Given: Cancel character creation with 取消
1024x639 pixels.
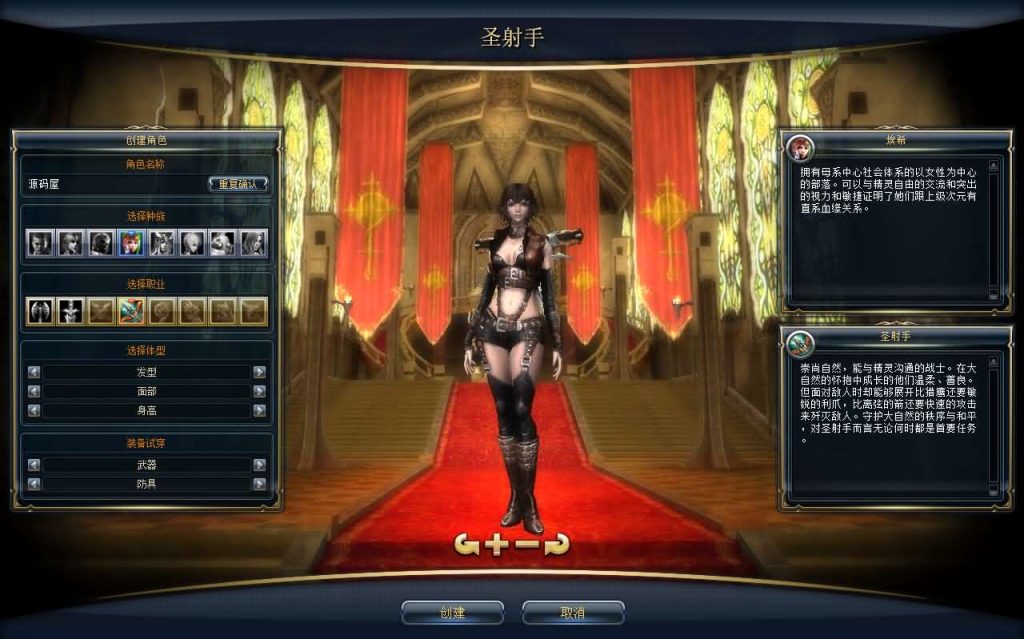Looking at the screenshot, I should (x=573, y=612).
